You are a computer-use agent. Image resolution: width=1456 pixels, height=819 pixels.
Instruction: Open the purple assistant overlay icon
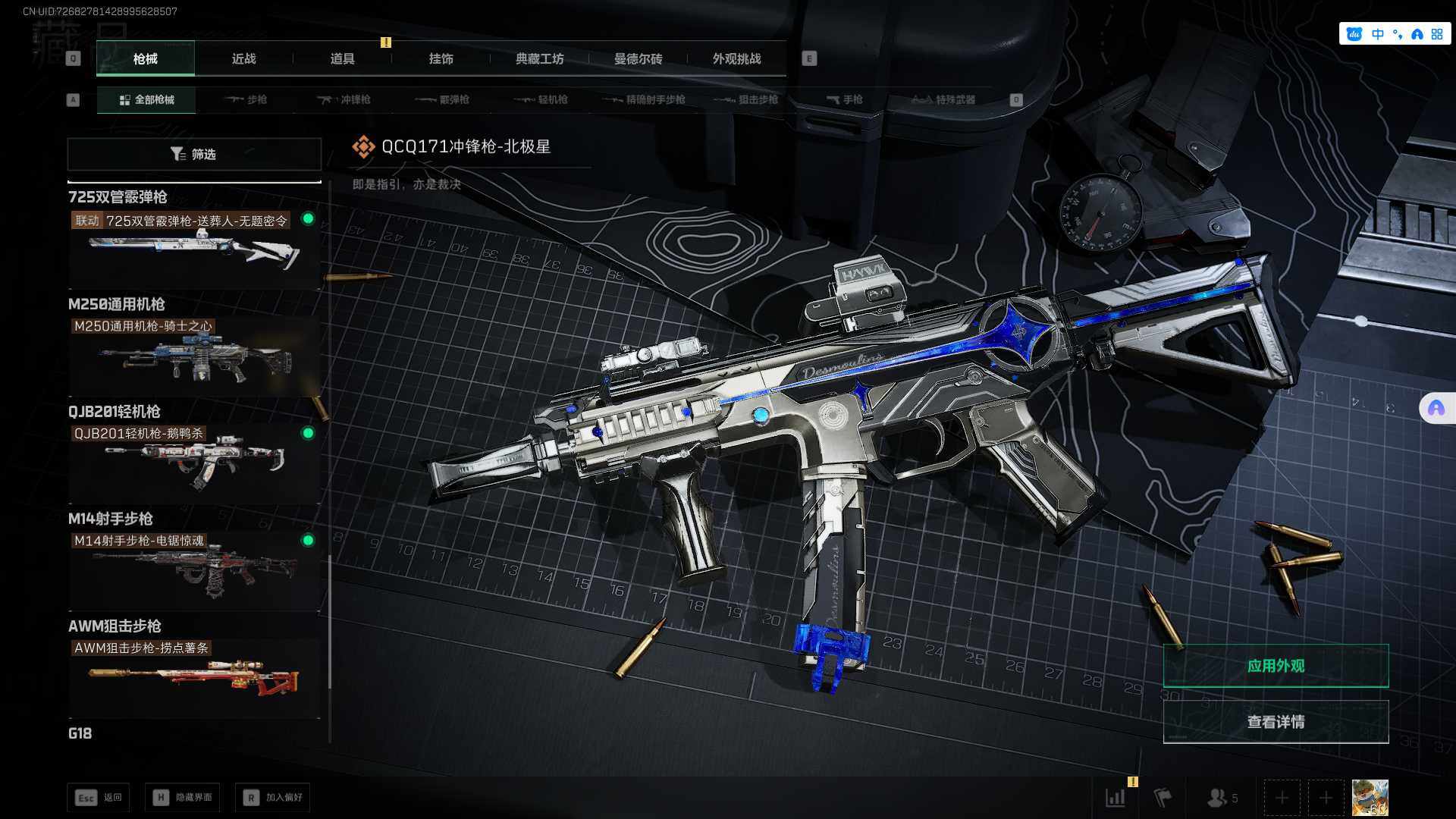click(x=1436, y=409)
